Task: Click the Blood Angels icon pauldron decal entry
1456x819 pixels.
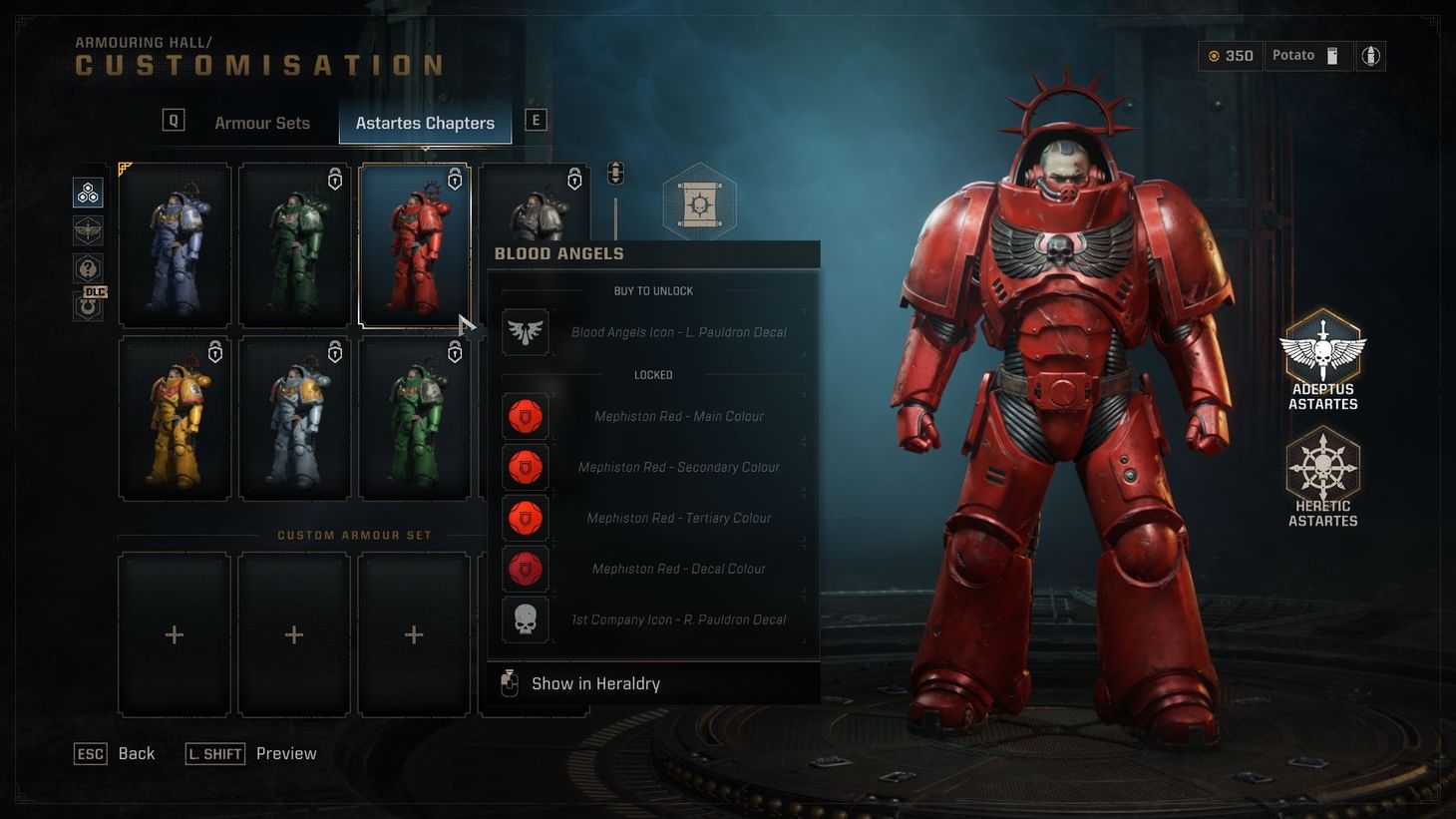Action: coord(653,331)
